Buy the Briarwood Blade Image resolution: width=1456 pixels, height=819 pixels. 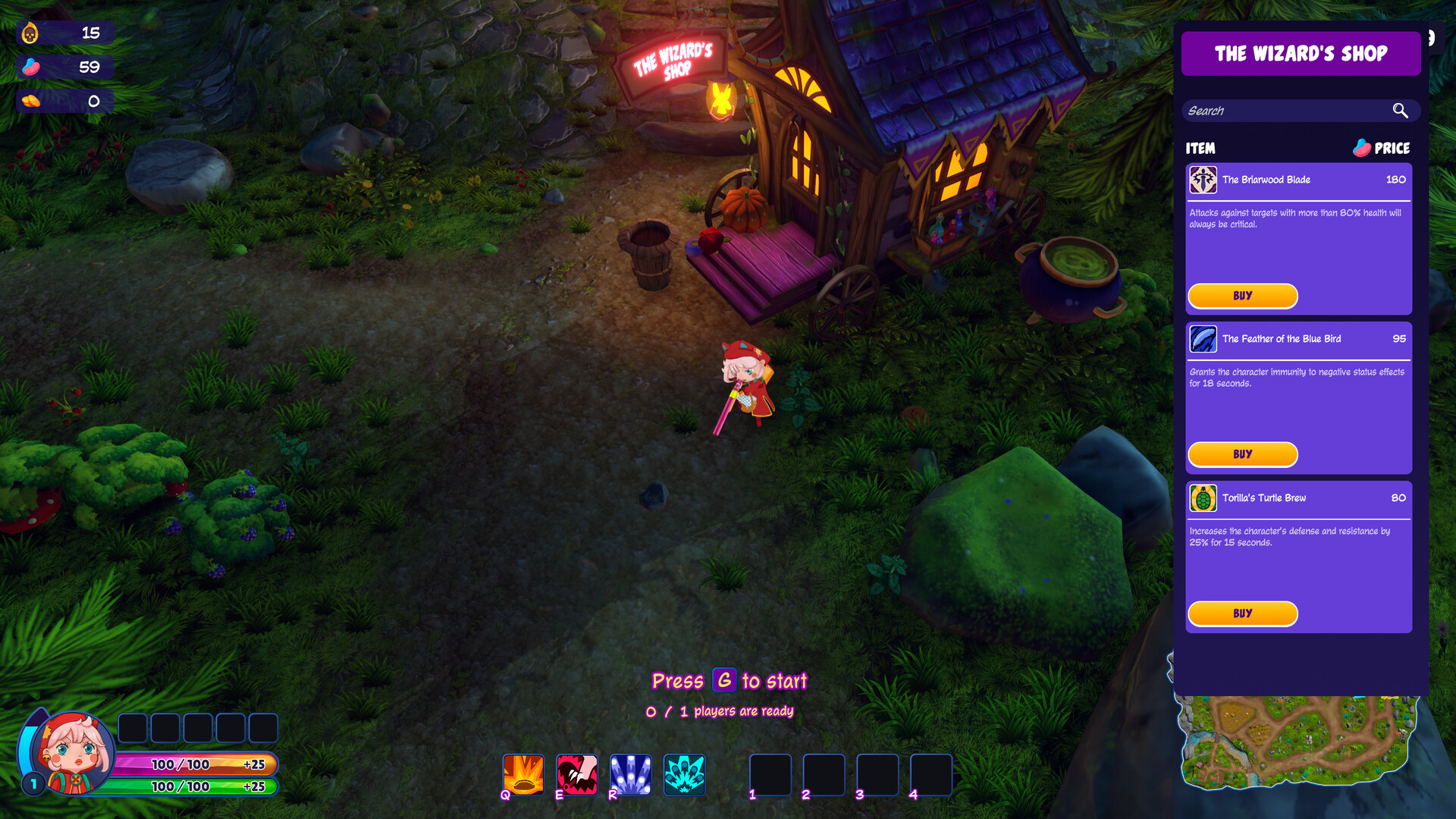[1242, 296]
